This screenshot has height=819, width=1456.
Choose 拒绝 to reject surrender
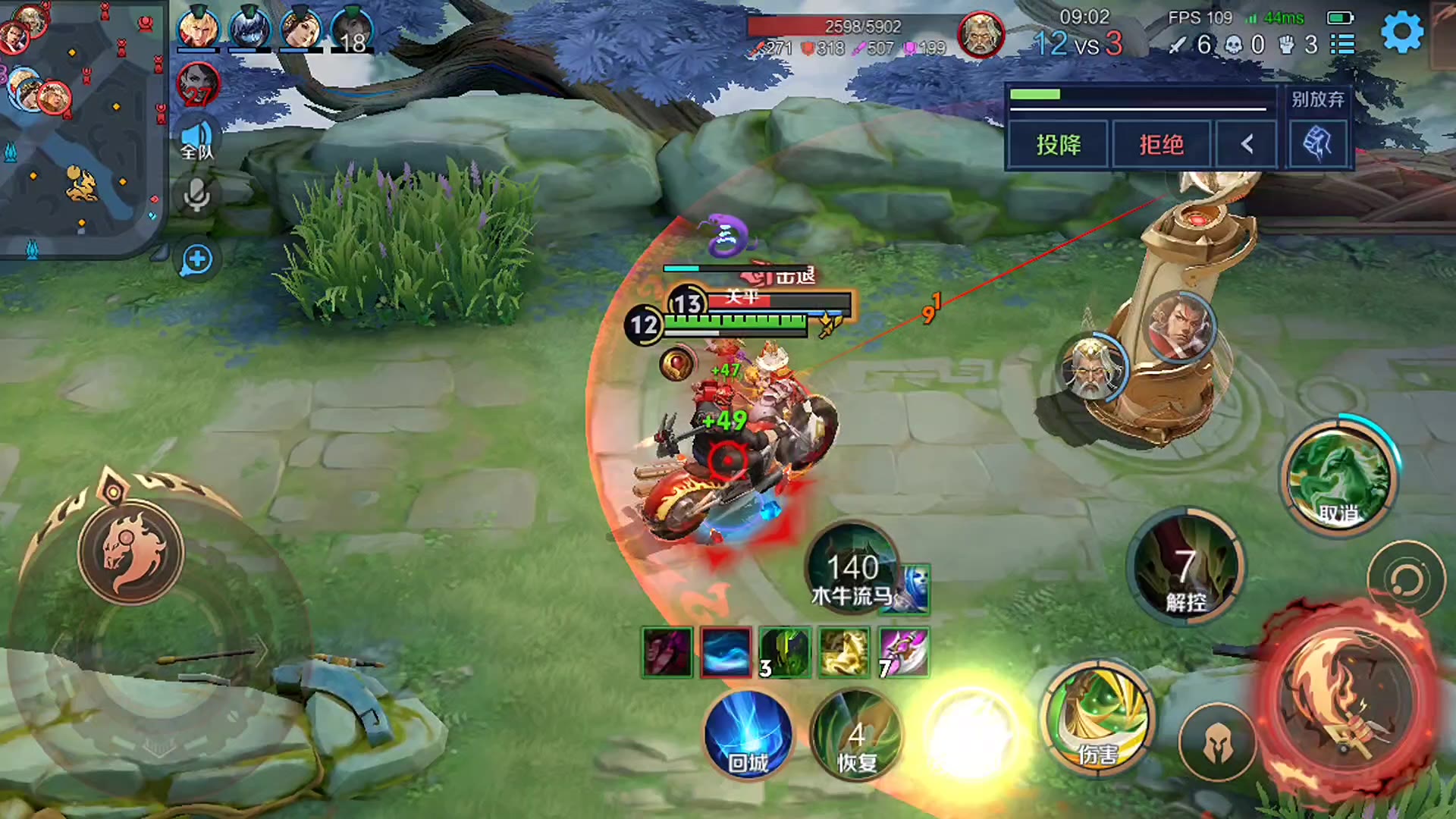[1161, 144]
